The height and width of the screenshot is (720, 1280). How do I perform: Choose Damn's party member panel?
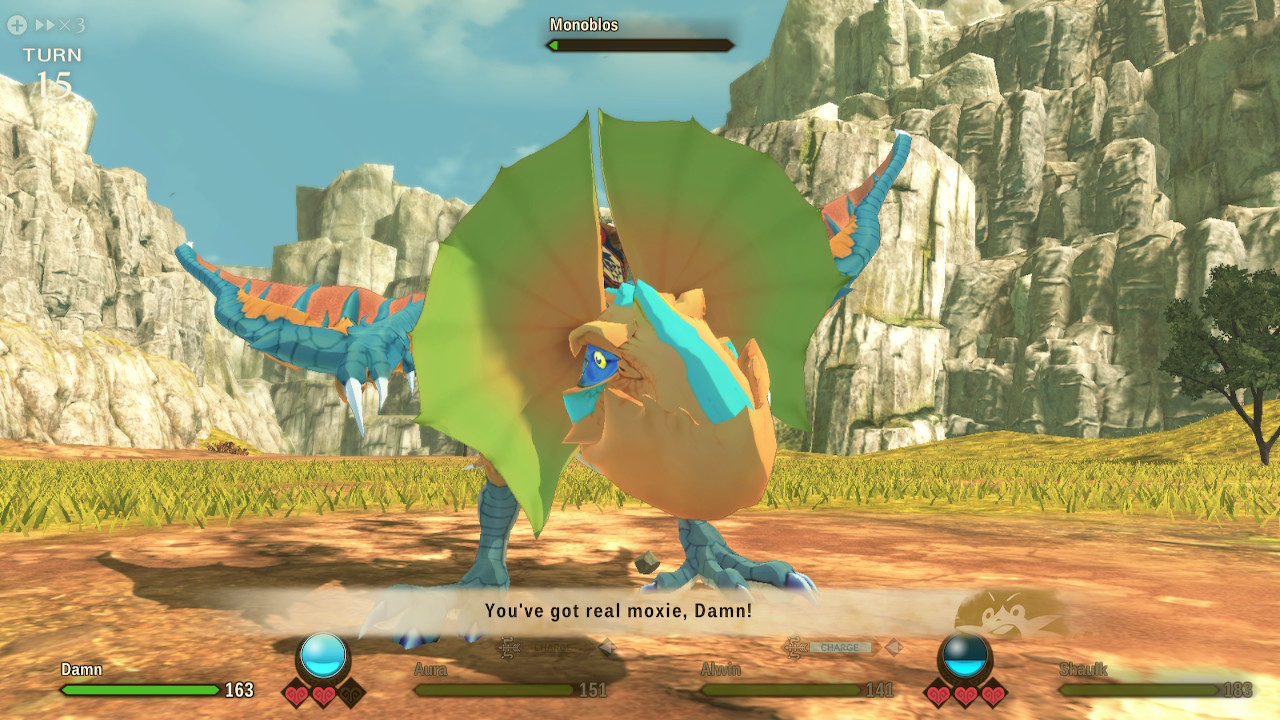(x=157, y=681)
